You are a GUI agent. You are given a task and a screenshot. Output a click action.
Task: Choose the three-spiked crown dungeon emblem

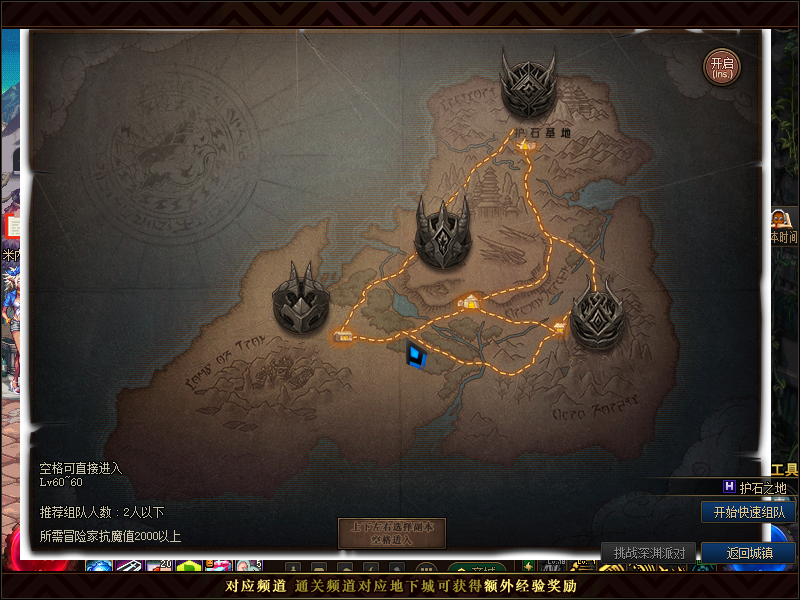click(x=442, y=232)
